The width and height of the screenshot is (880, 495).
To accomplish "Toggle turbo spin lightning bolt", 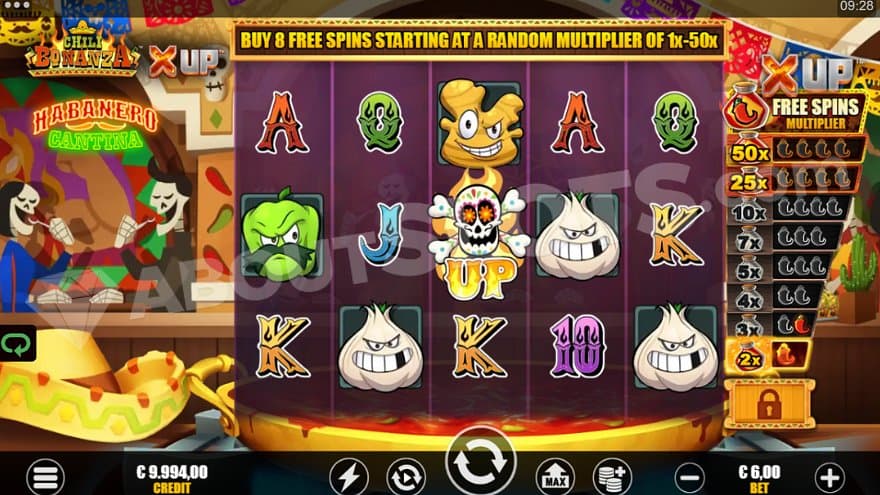I will pos(348,476).
